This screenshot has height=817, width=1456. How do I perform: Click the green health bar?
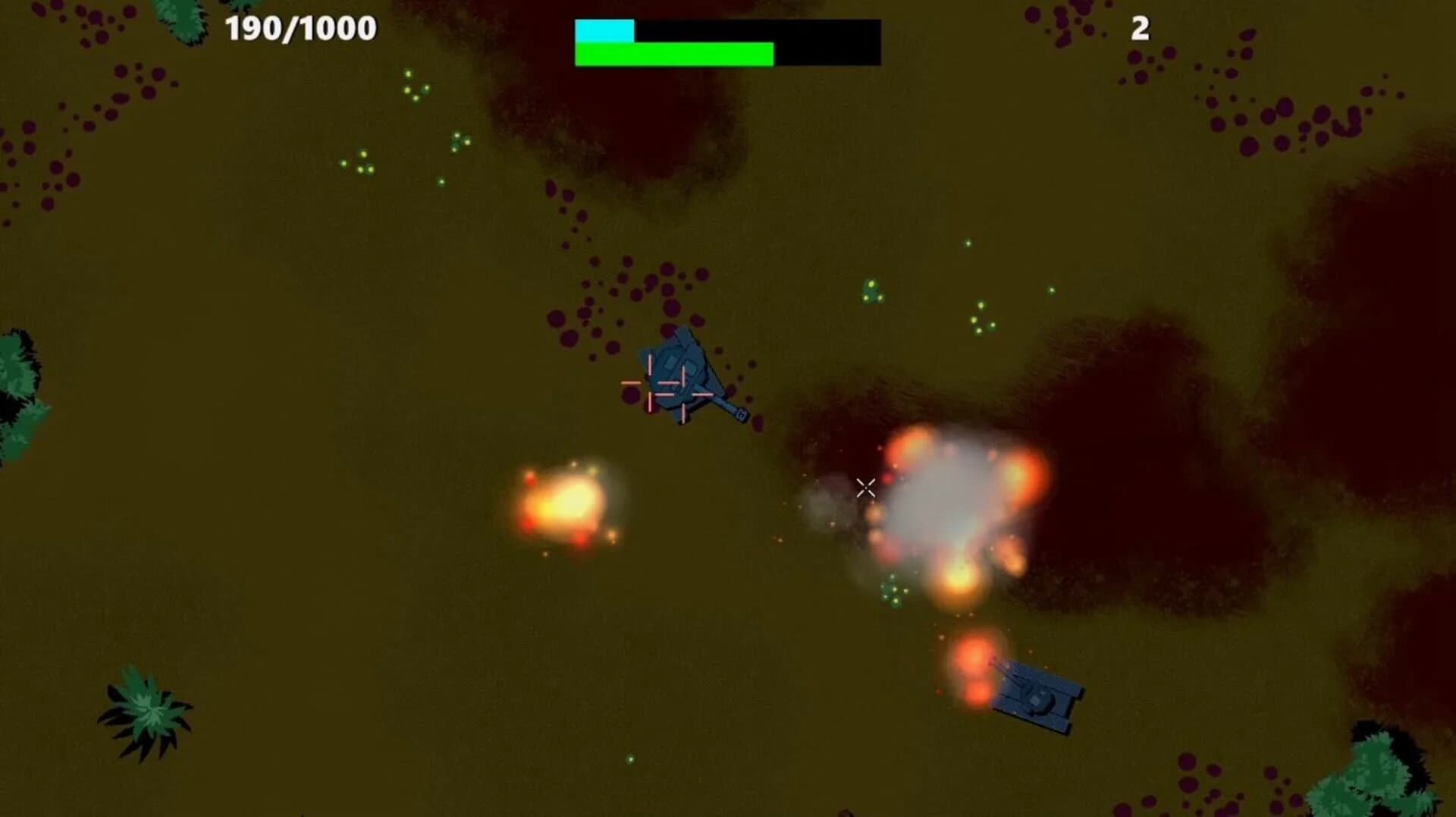675,55
